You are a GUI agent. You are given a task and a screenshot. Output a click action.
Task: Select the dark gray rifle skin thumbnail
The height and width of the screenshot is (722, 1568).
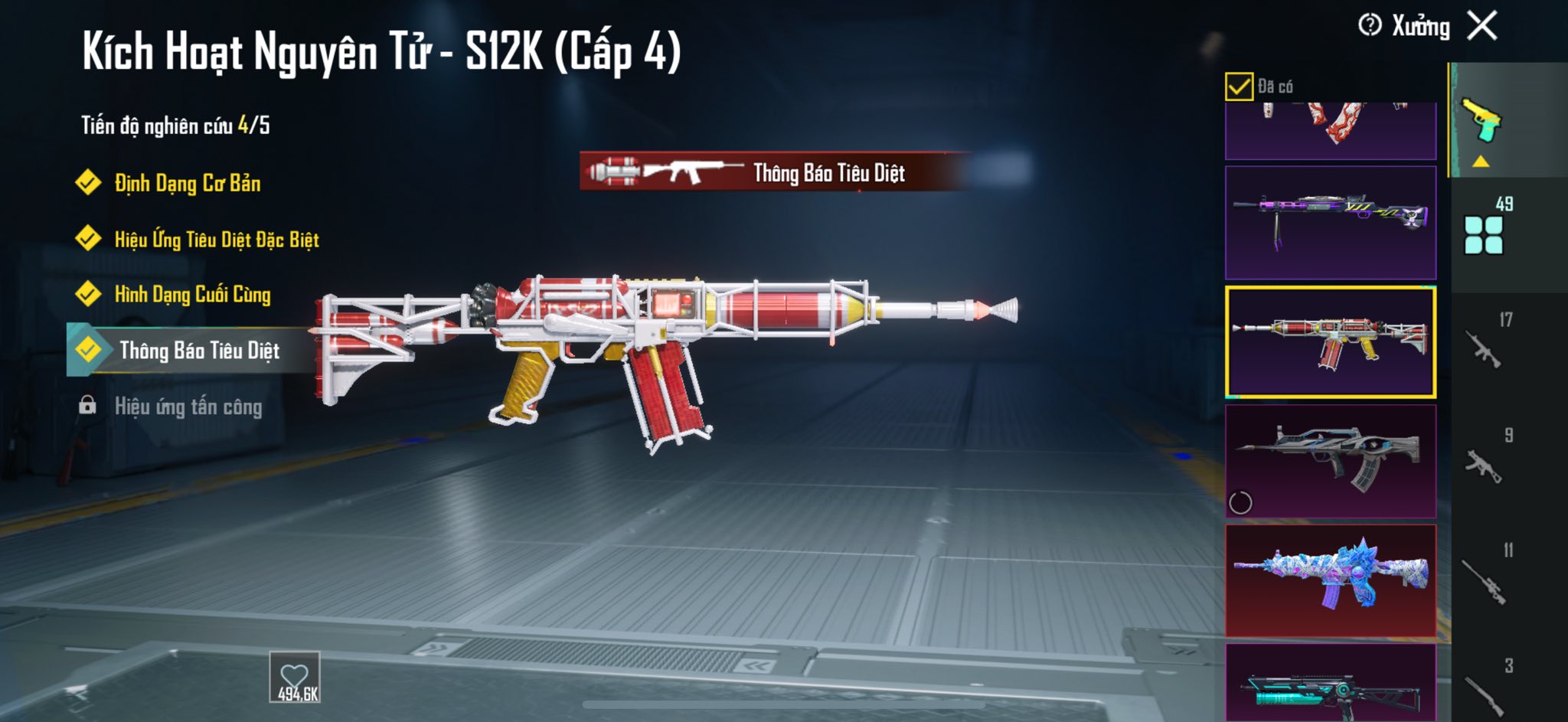pyautogui.click(x=1331, y=461)
